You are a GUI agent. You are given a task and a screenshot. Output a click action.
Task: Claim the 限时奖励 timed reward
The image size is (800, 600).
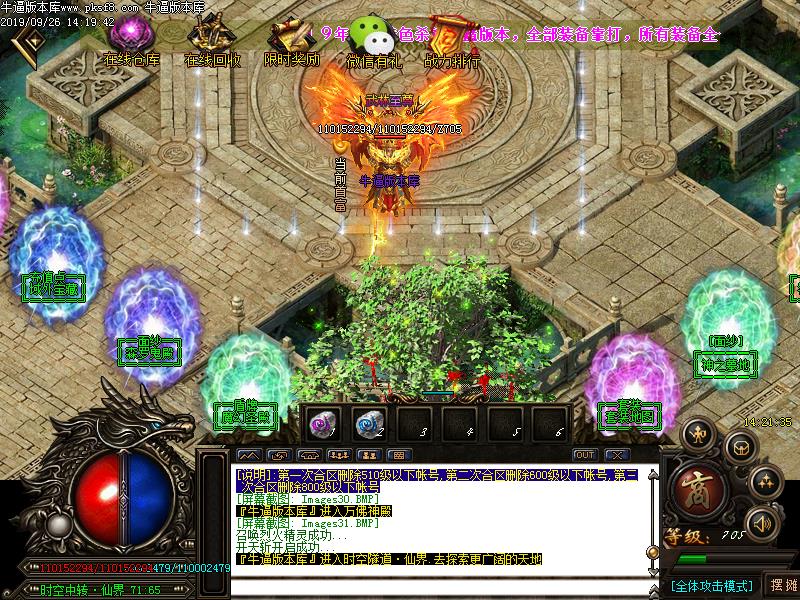tap(291, 43)
